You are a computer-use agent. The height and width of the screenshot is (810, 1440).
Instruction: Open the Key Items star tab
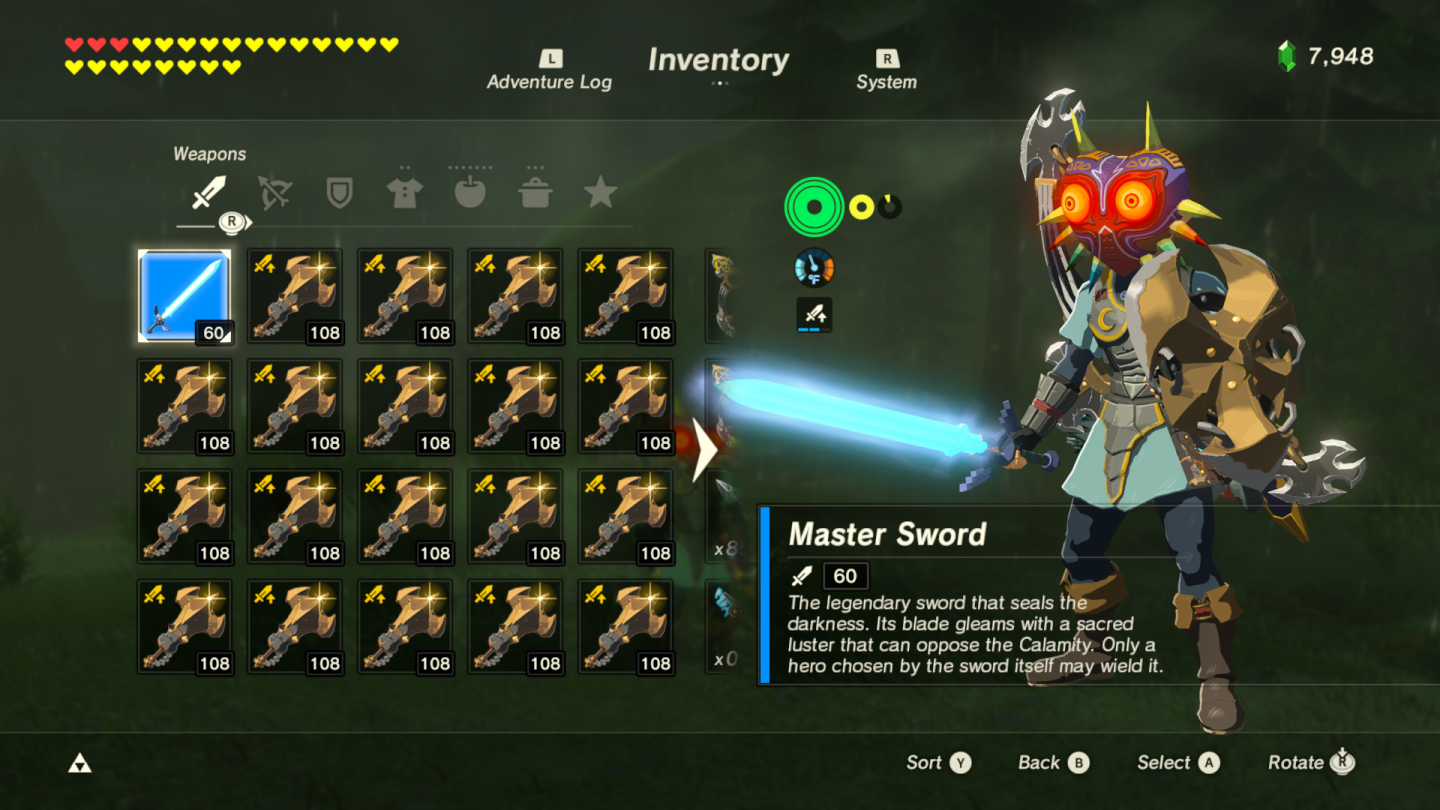point(600,193)
